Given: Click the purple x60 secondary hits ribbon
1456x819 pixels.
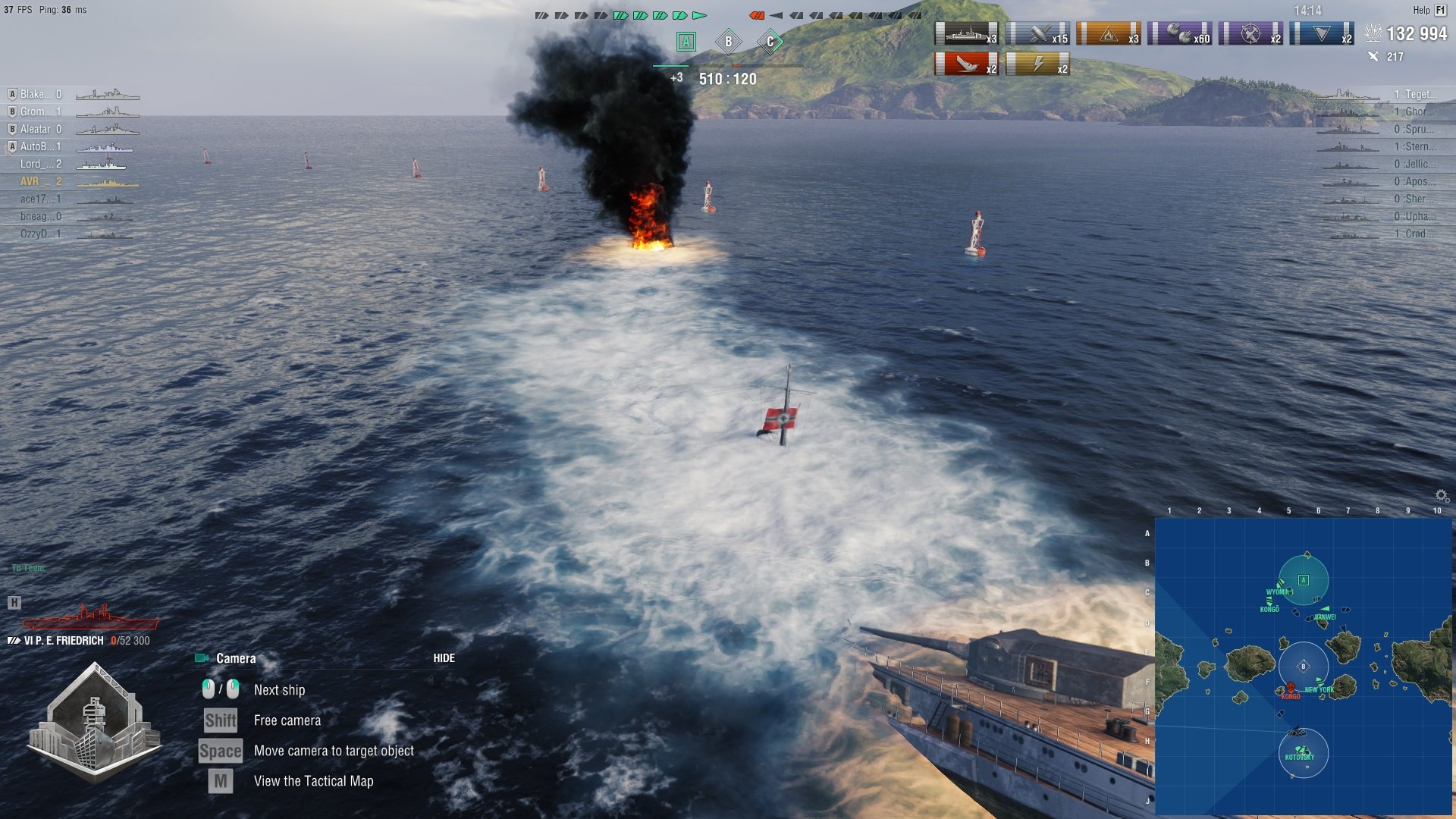Looking at the screenshot, I should click(x=1179, y=34).
